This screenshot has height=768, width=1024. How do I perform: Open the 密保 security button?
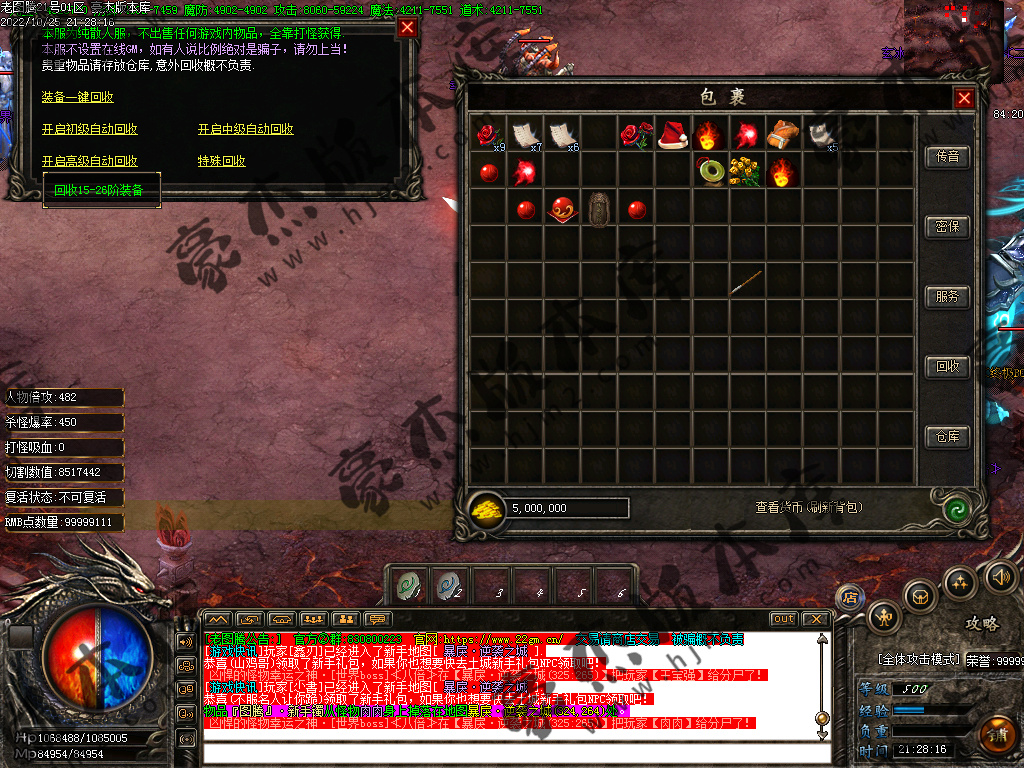click(x=947, y=227)
